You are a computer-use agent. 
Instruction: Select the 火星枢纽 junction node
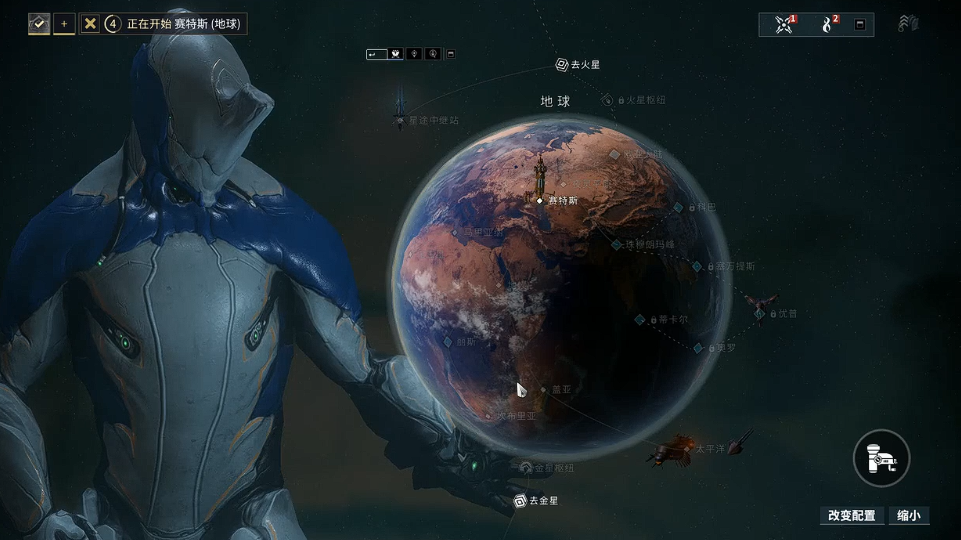click(x=607, y=100)
